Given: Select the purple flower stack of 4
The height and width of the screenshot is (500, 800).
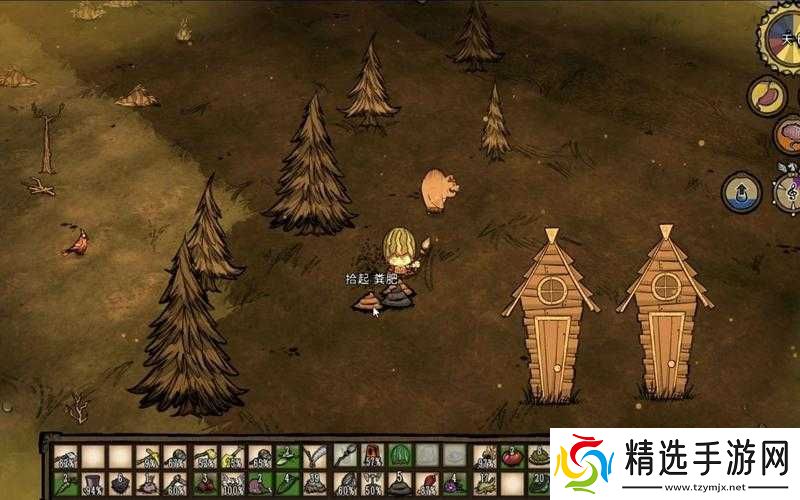Looking at the screenshot, I should [455, 484].
